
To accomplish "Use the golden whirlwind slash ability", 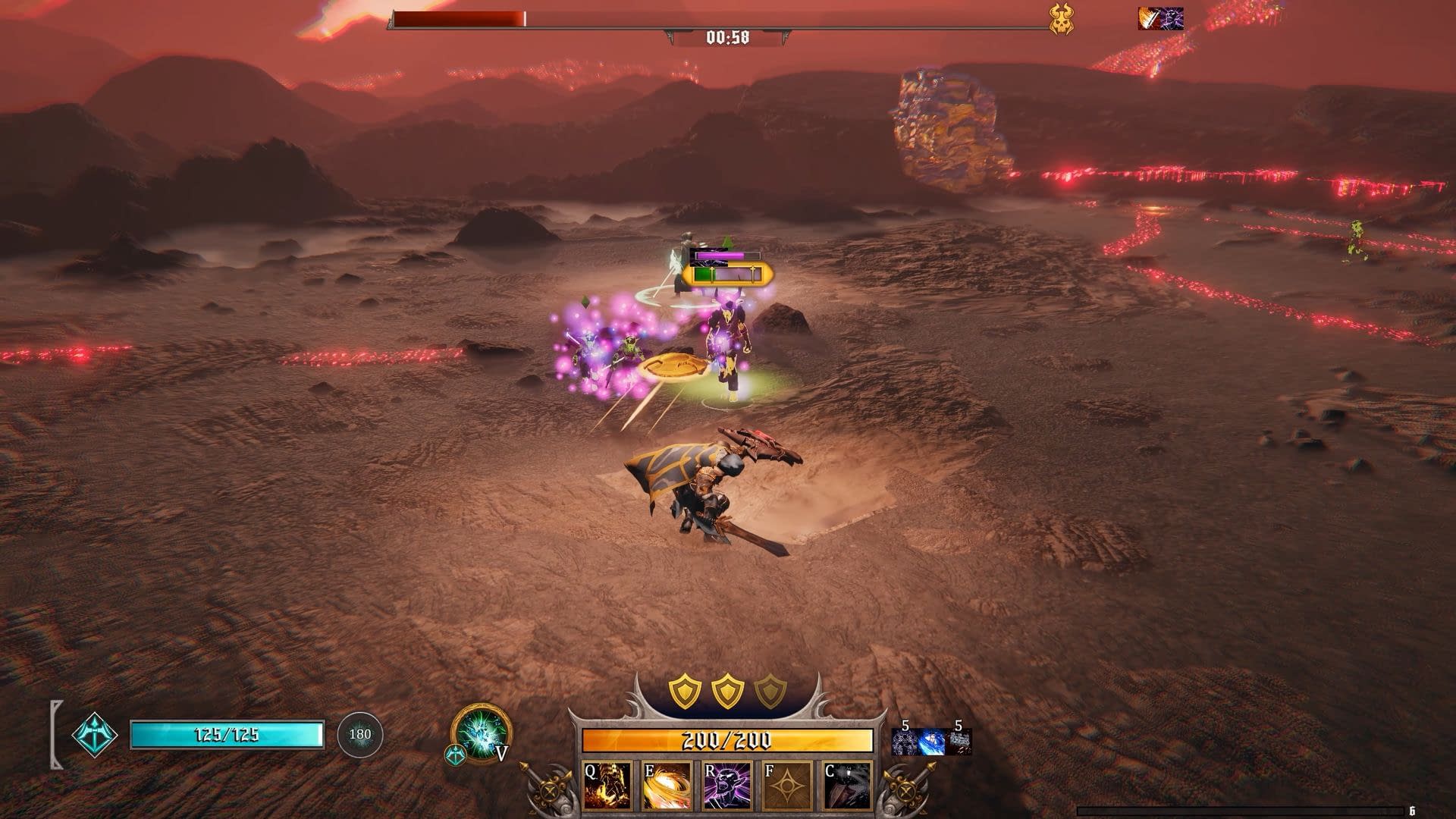I will coord(667,786).
